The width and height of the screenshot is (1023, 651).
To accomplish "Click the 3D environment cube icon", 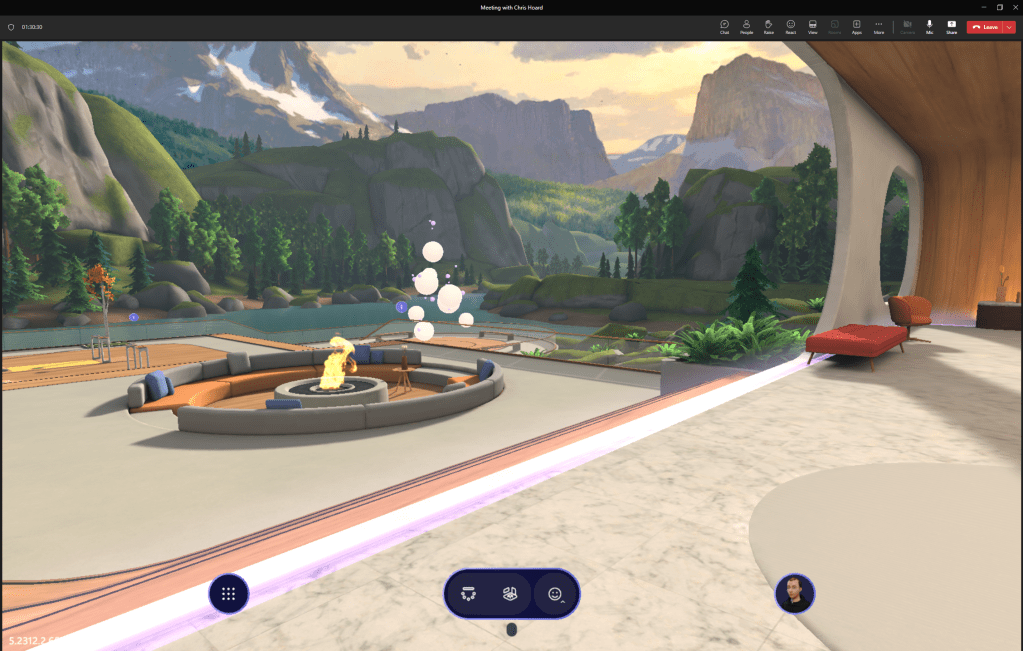I will [x=511, y=594].
